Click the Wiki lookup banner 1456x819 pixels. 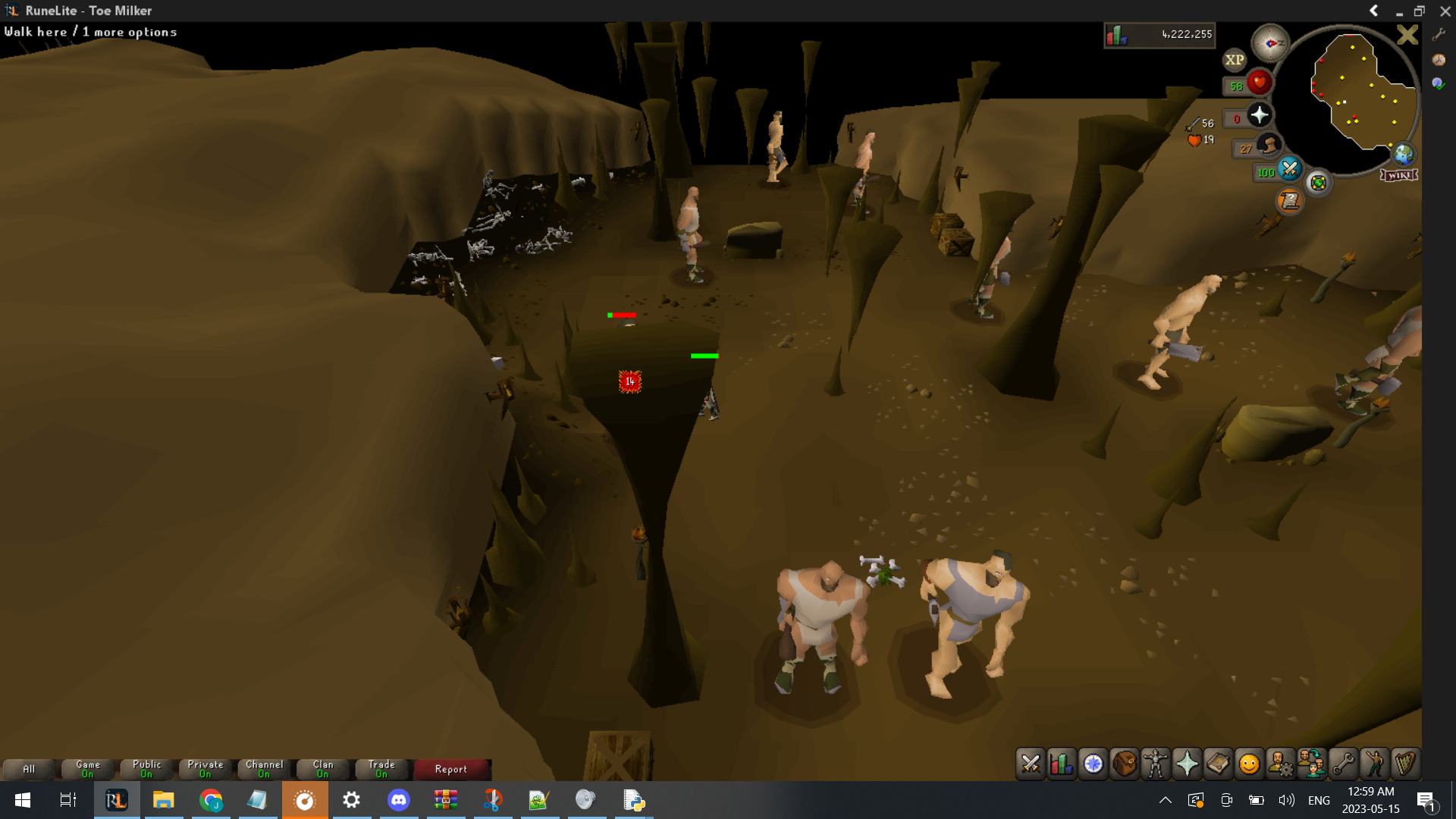coord(1398,175)
